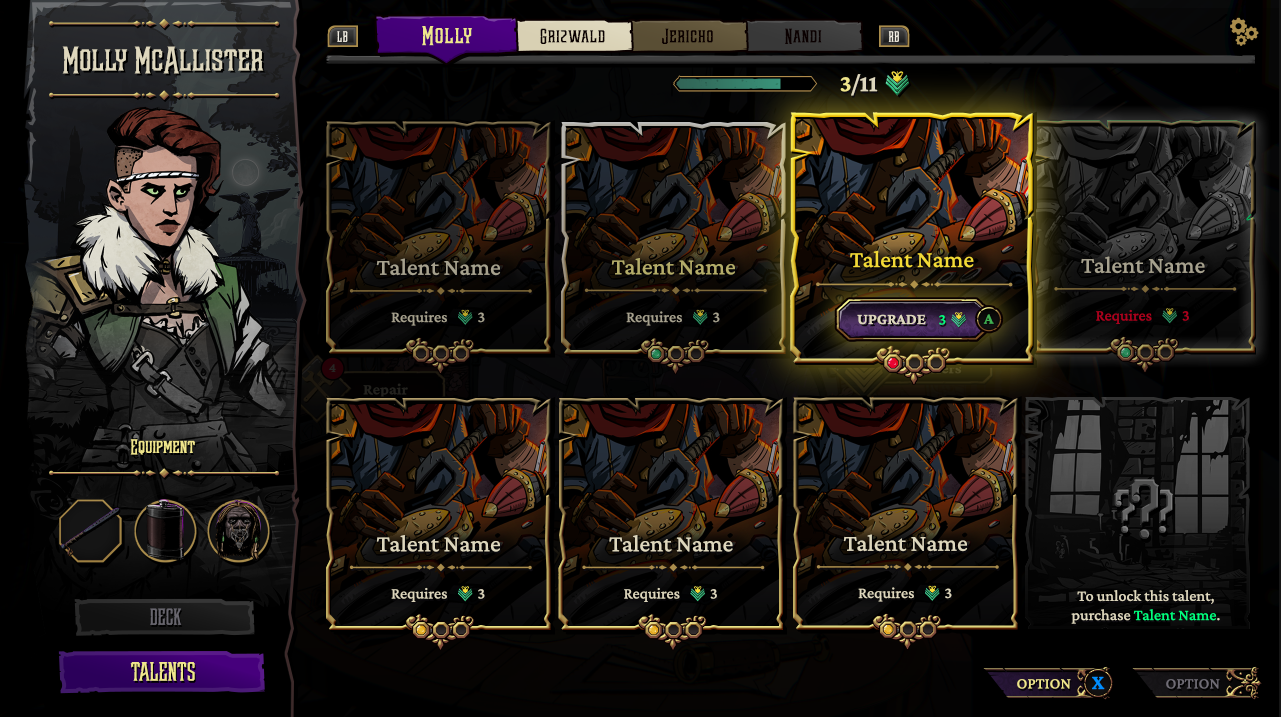
Task: Choose the Molly character tab
Action: point(446,36)
